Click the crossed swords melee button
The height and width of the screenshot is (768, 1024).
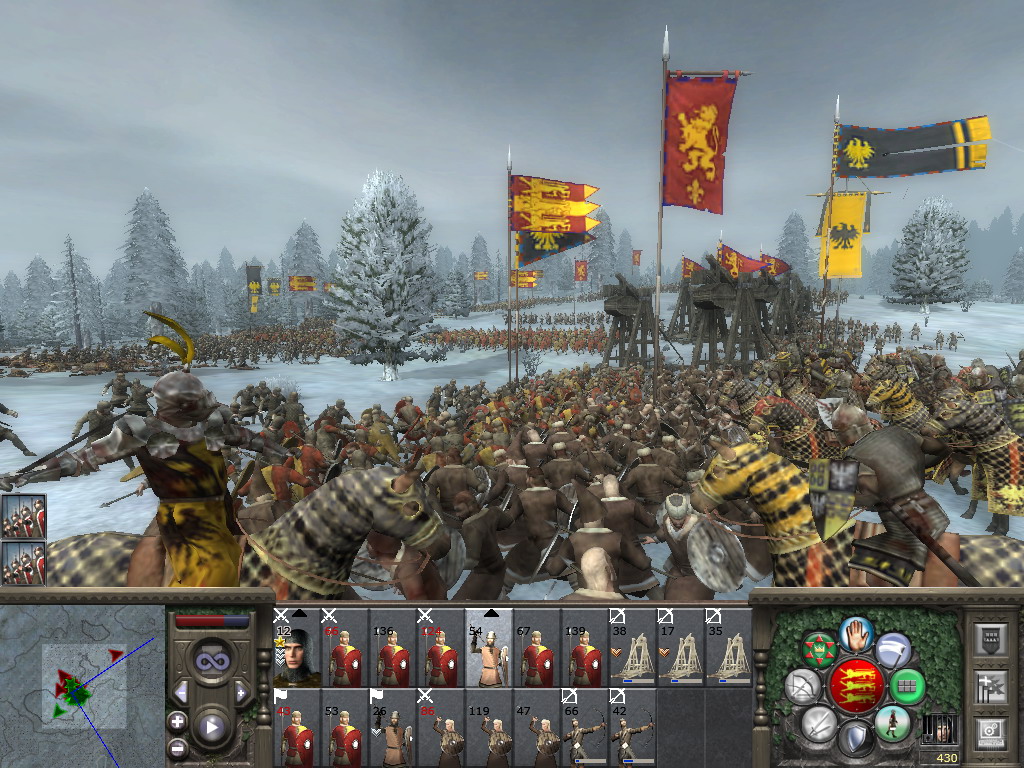coord(818,723)
